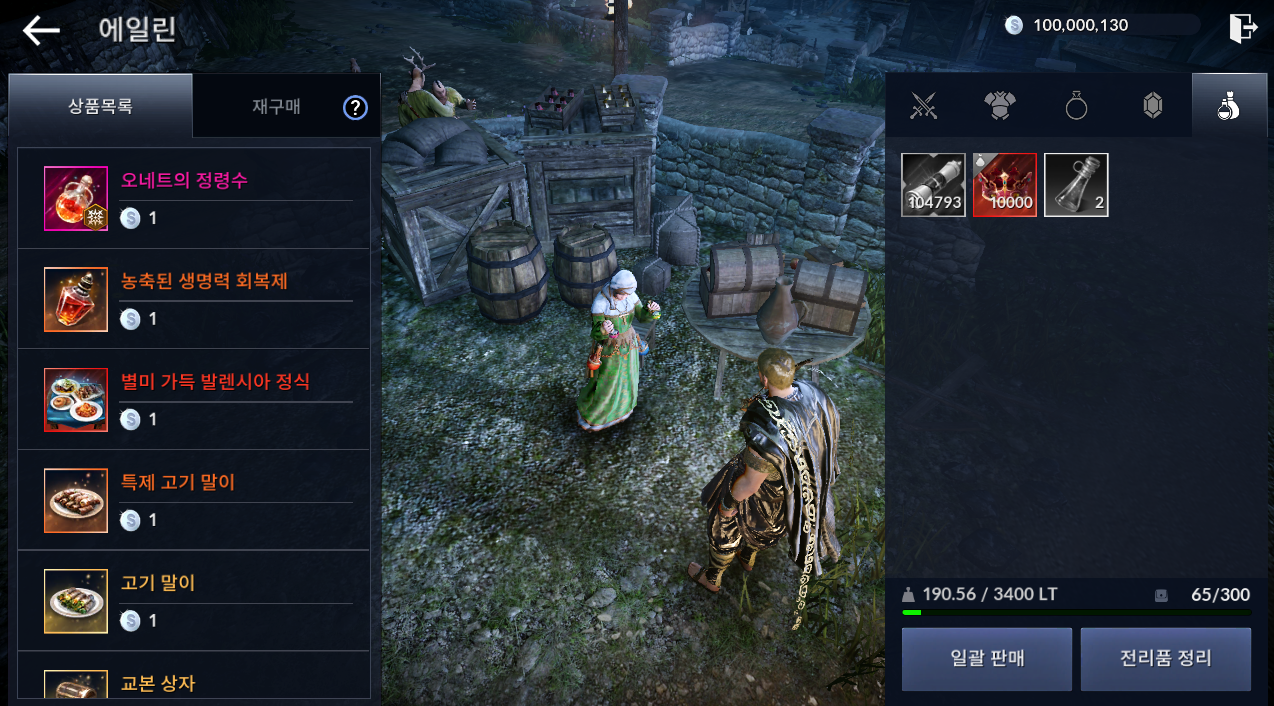Show help via the question mark icon
This screenshot has width=1274, height=706.
coord(355,108)
